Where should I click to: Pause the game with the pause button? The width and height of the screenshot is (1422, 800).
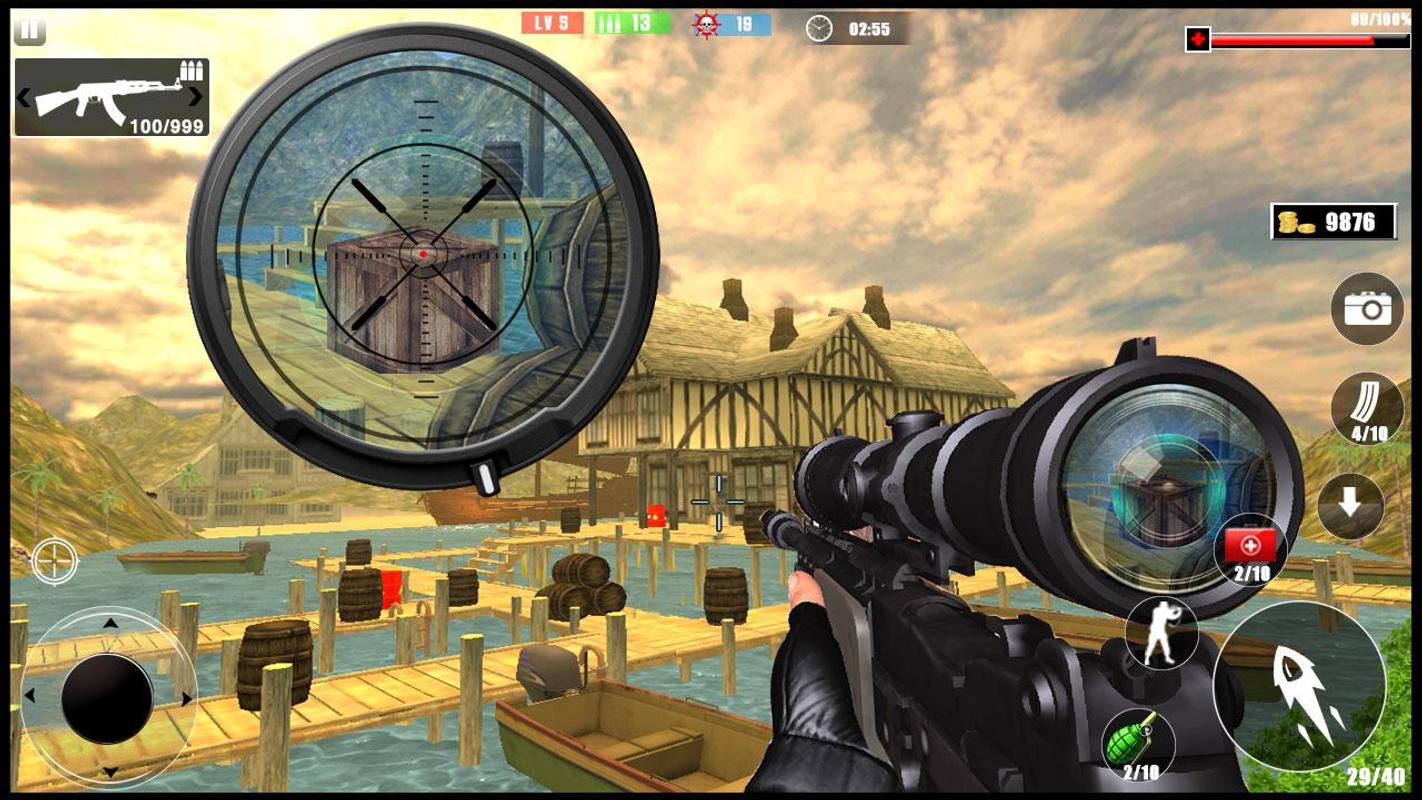point(29,30)
